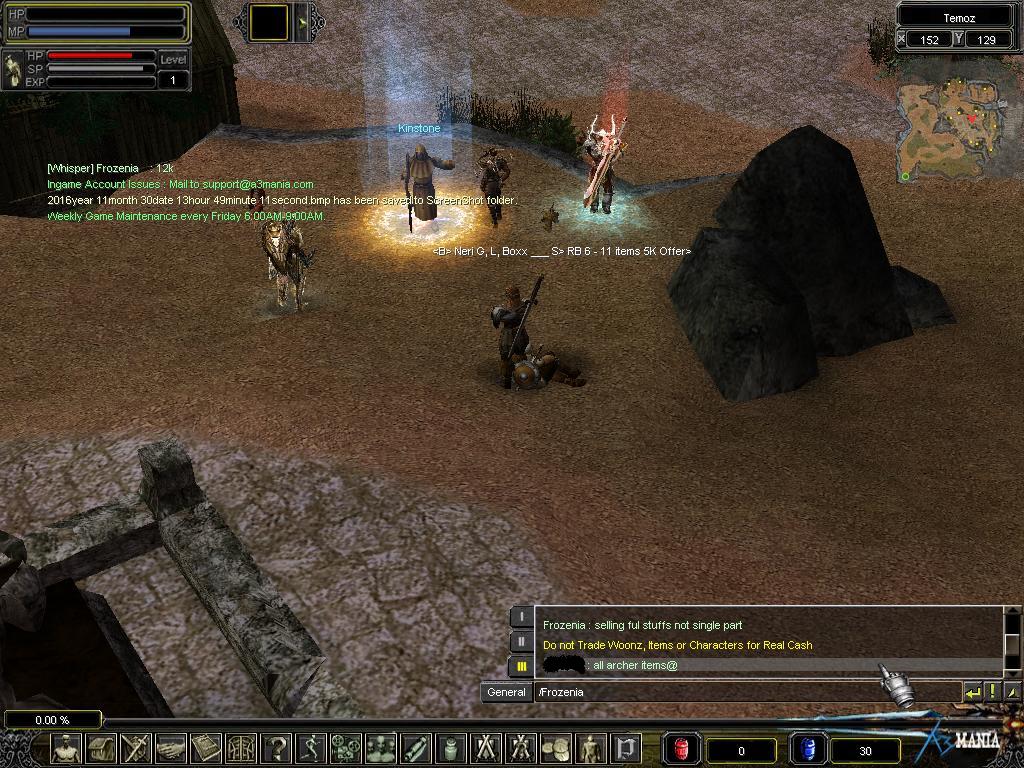The height and width of the screenshot is (768, 1024).
Task: Switch to chat tab I
Action: pos(521,617)
